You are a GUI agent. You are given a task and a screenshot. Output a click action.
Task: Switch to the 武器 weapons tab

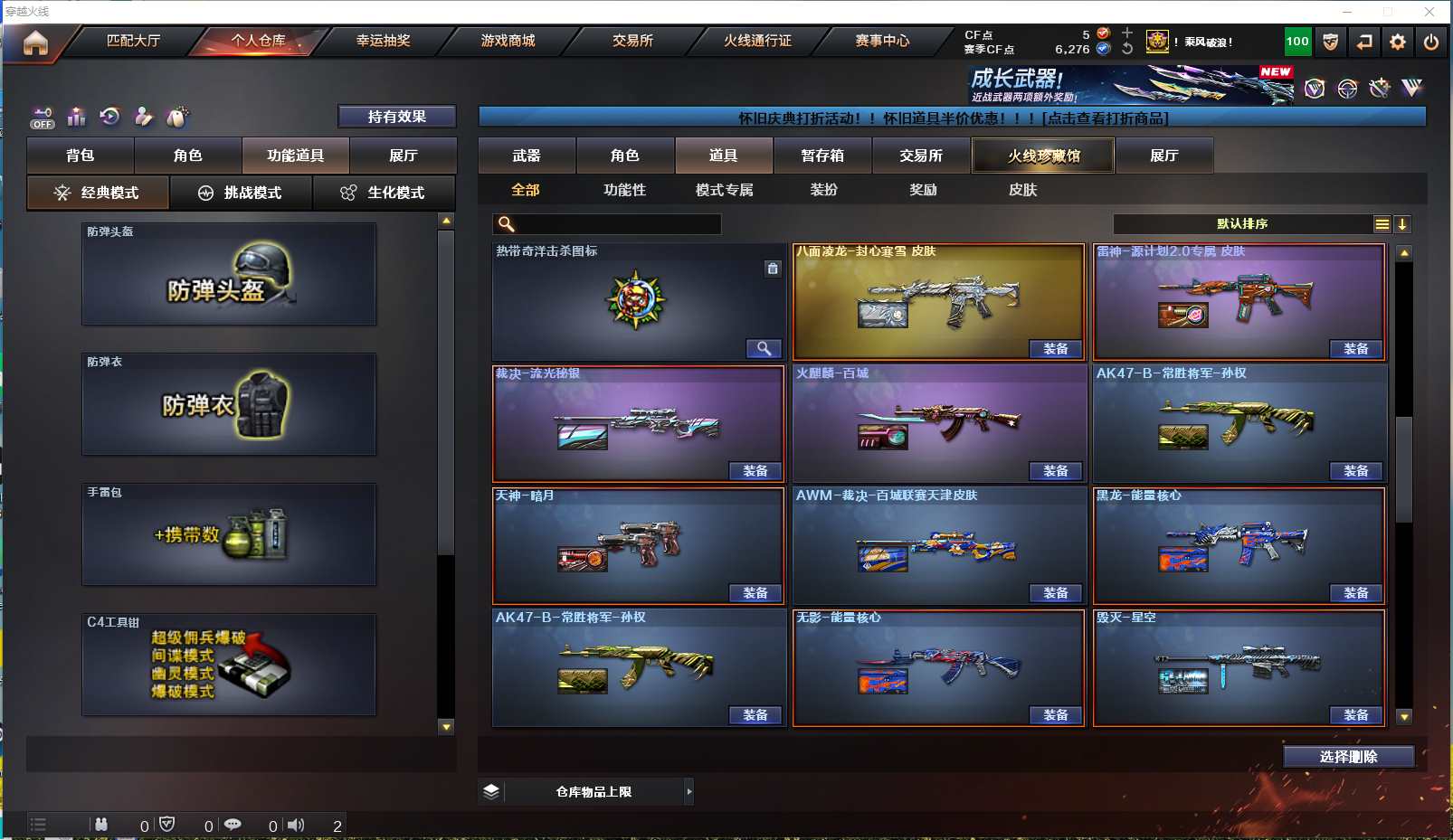pyautogui.click(x=527, y=156)
